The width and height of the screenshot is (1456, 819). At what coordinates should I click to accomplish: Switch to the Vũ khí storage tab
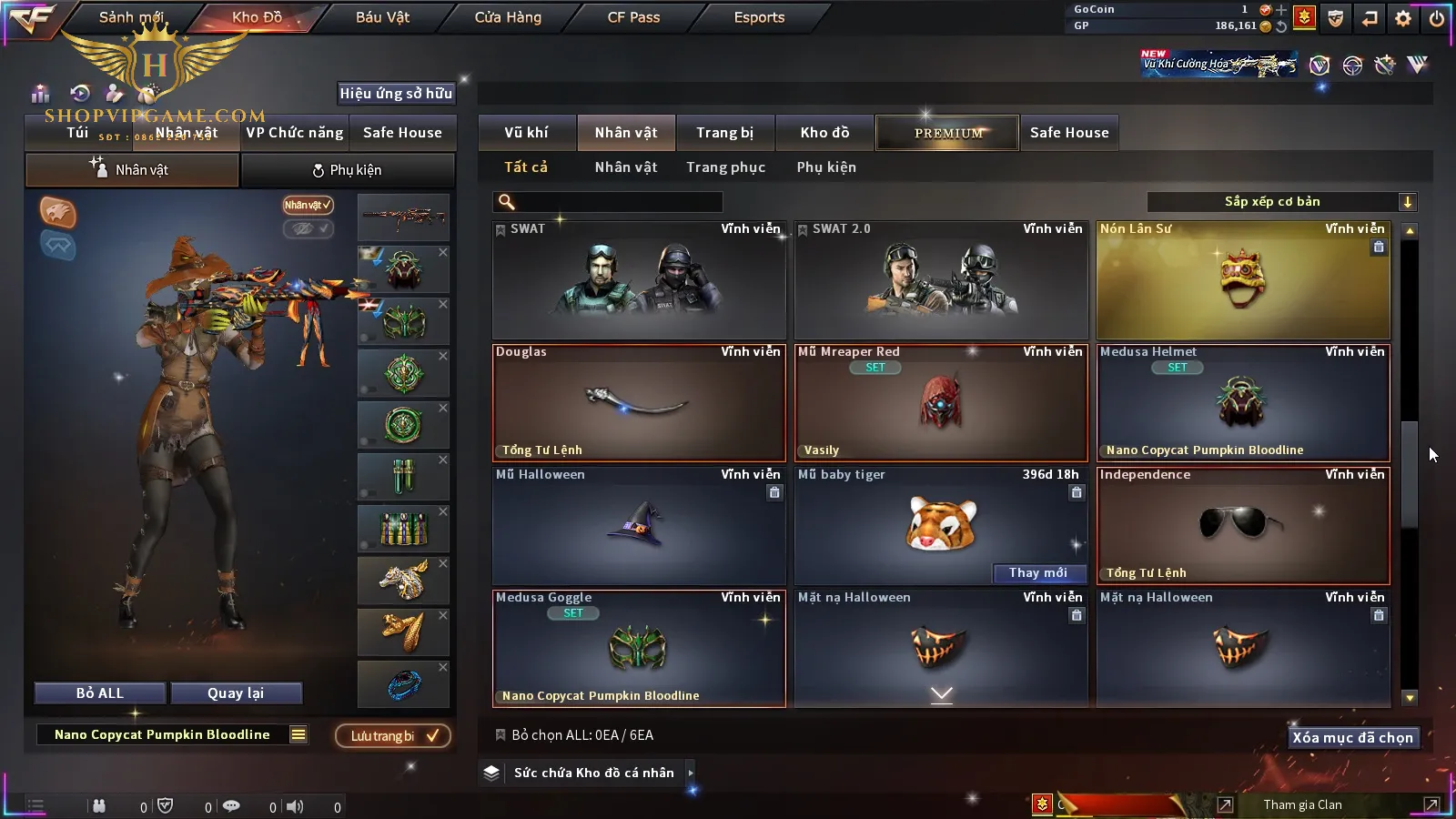[x=526, y=133]
